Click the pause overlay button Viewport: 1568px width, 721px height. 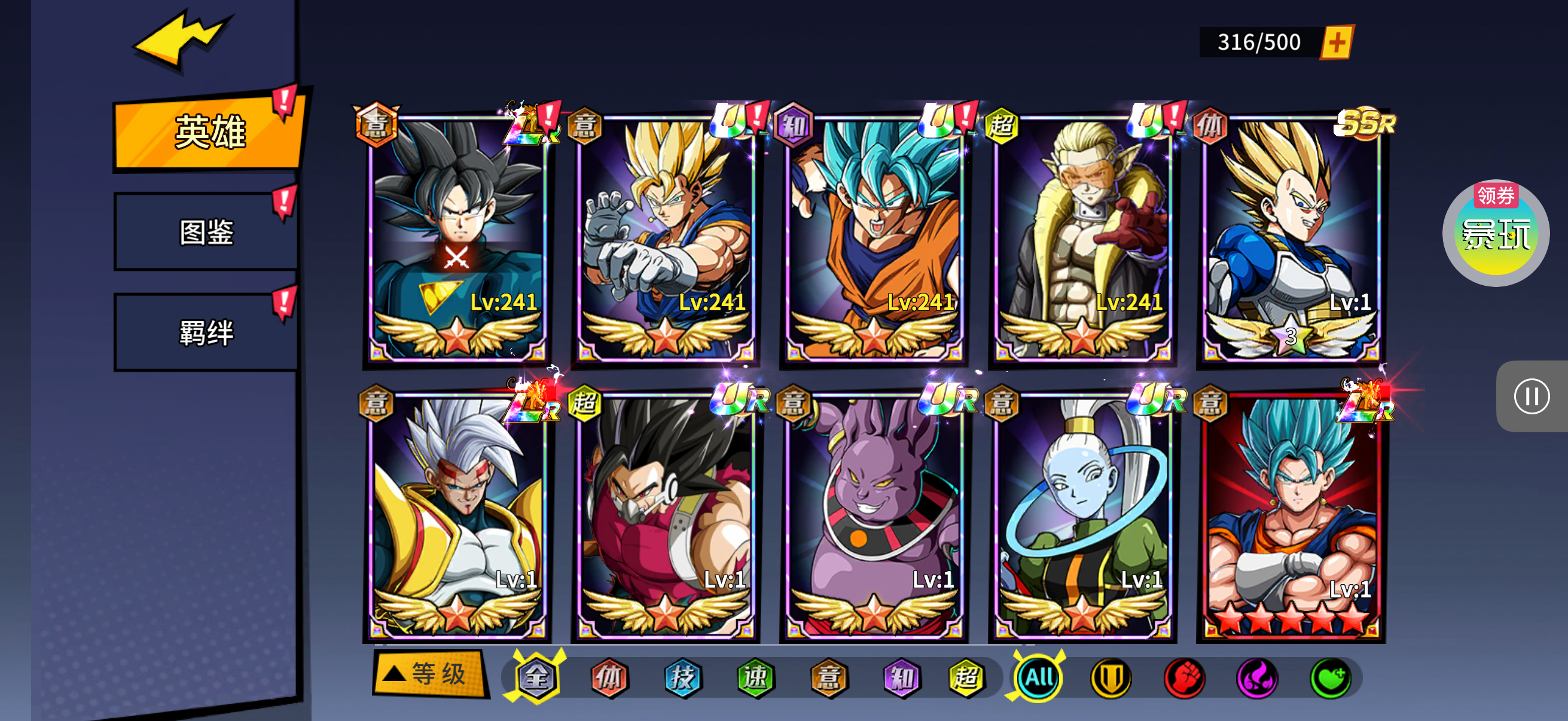click(x=1531, y=397)
